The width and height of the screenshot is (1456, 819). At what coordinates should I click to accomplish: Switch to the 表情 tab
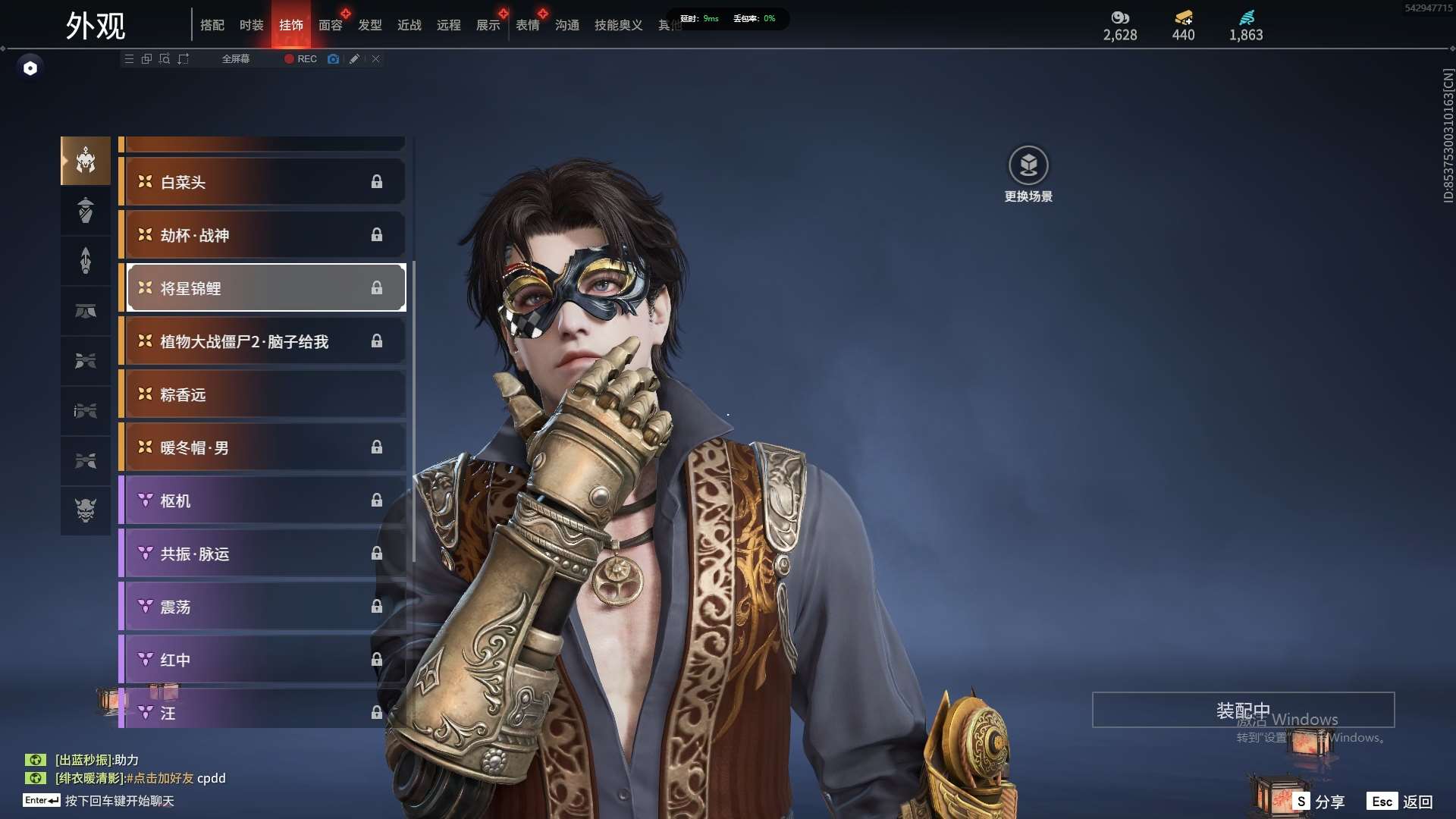528,25
